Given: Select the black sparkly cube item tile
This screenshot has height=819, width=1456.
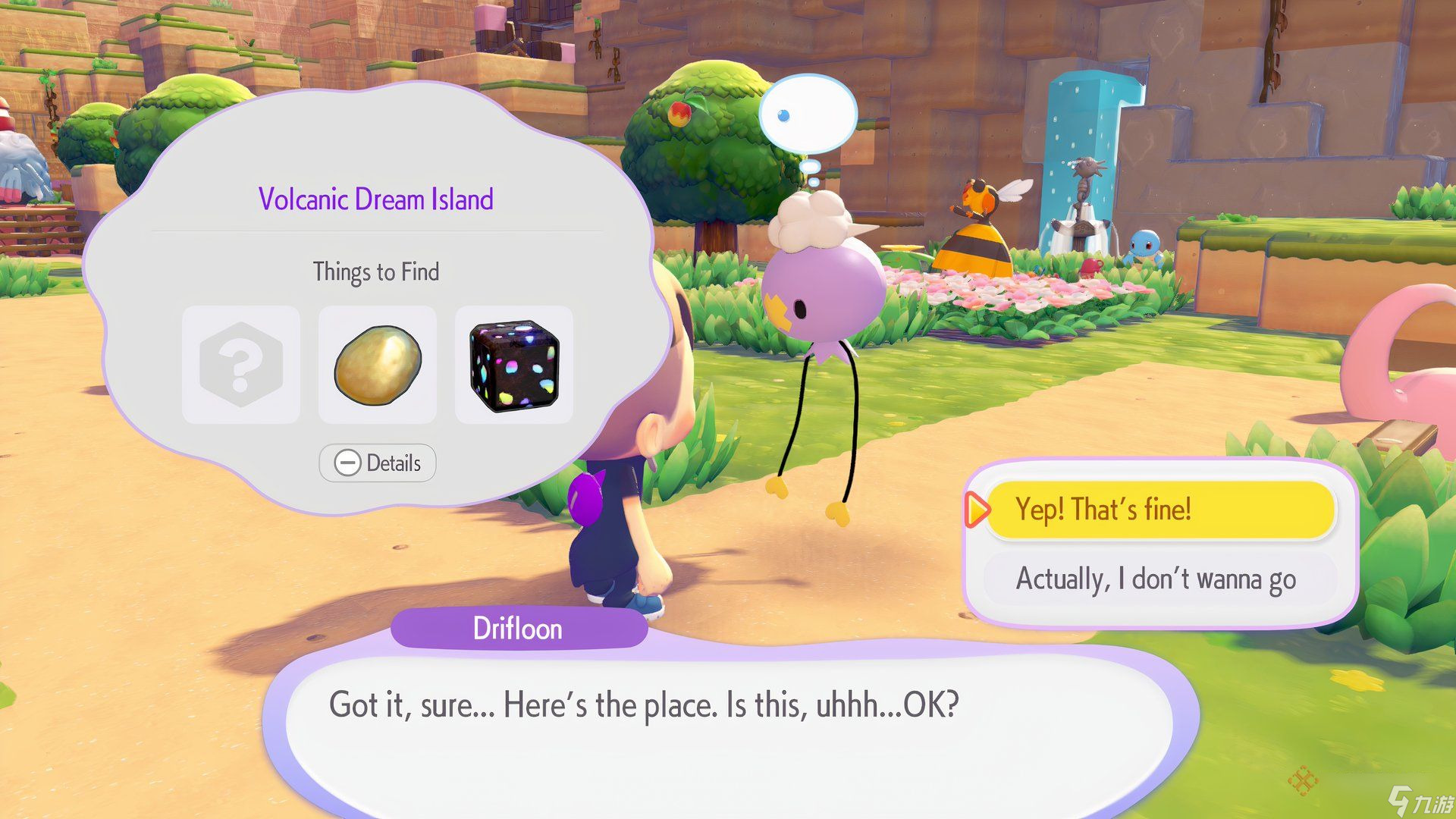Looking at the screenshot, I should click(x=514, y=365).
